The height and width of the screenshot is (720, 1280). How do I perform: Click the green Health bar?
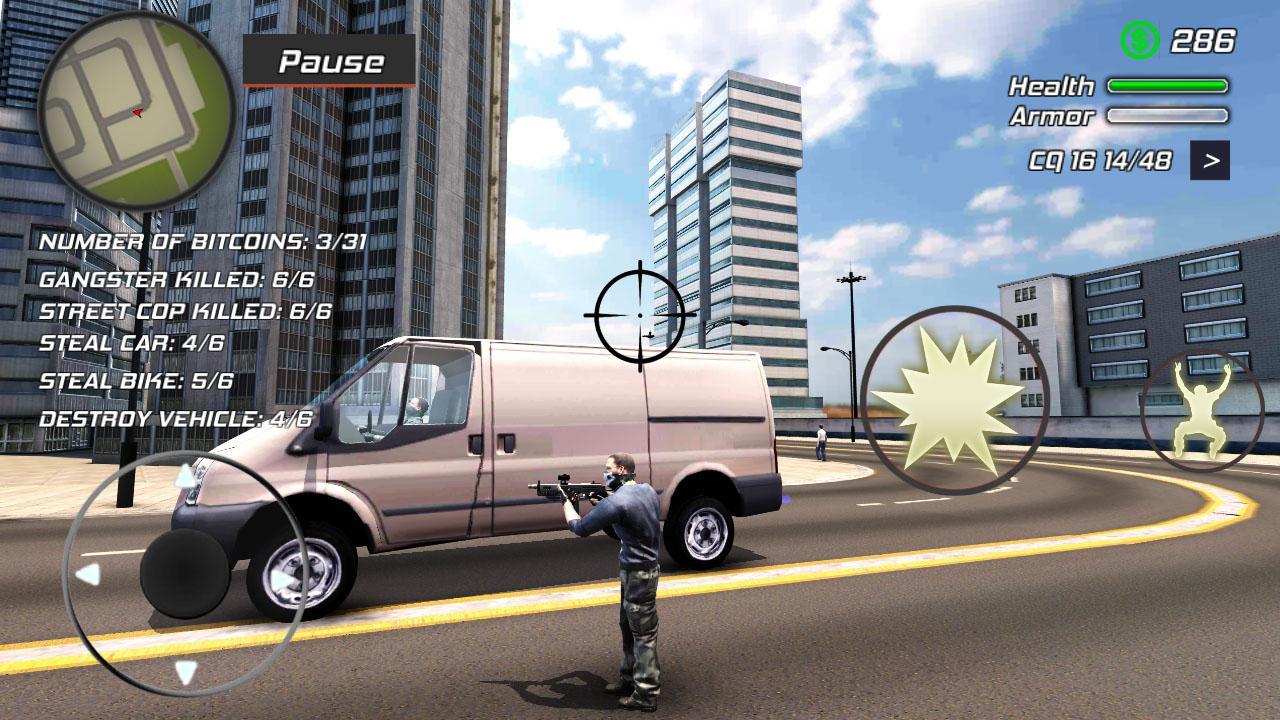point(1165,88)
